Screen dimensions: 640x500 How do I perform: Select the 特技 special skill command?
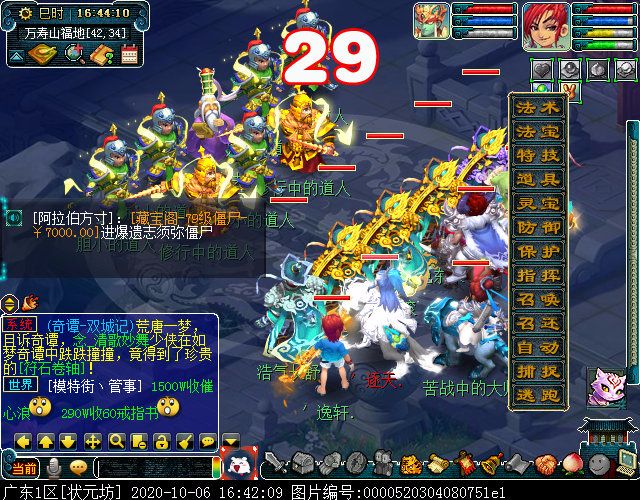(538, 156)
